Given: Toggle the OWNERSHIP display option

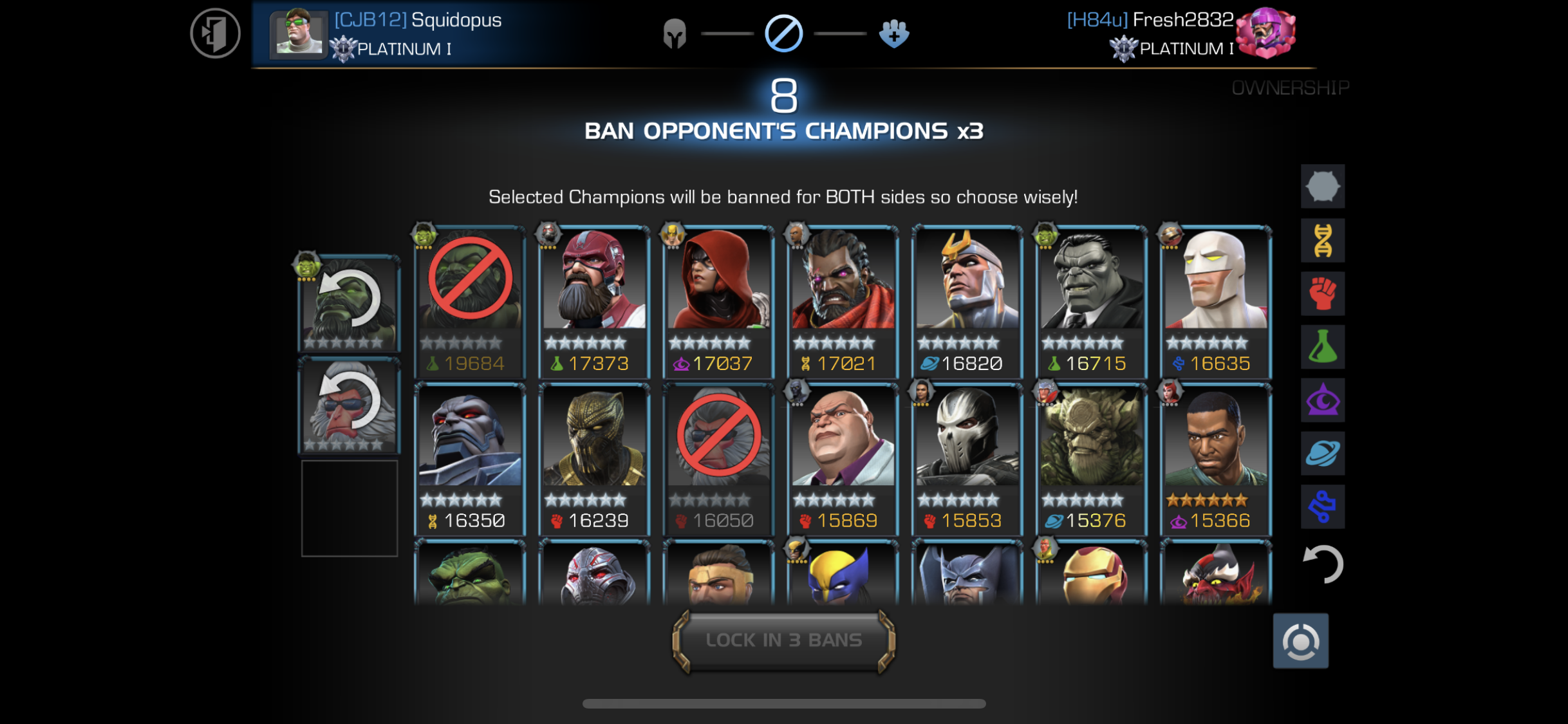Looking at the screenshot, I should [1290, 87].
